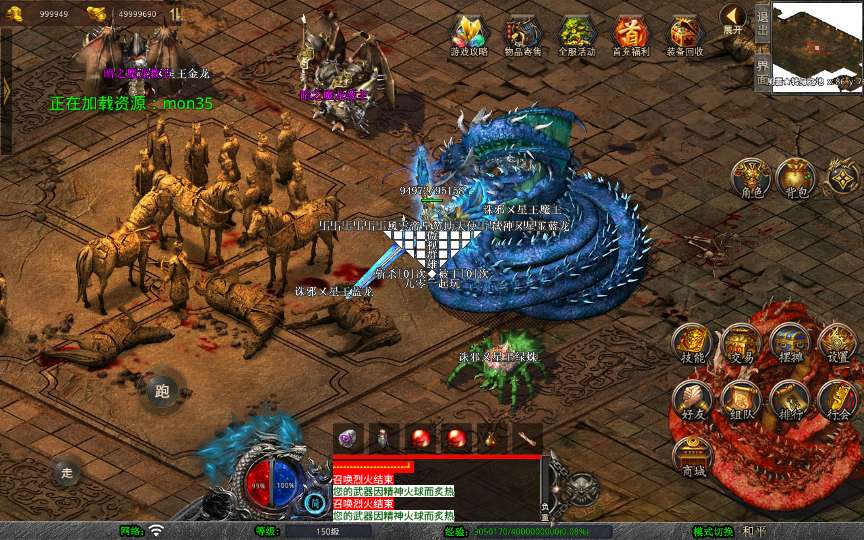Open 设置 settings
Image resolution: width=864 pixels, height=540 pixels.
pos(838,343)
